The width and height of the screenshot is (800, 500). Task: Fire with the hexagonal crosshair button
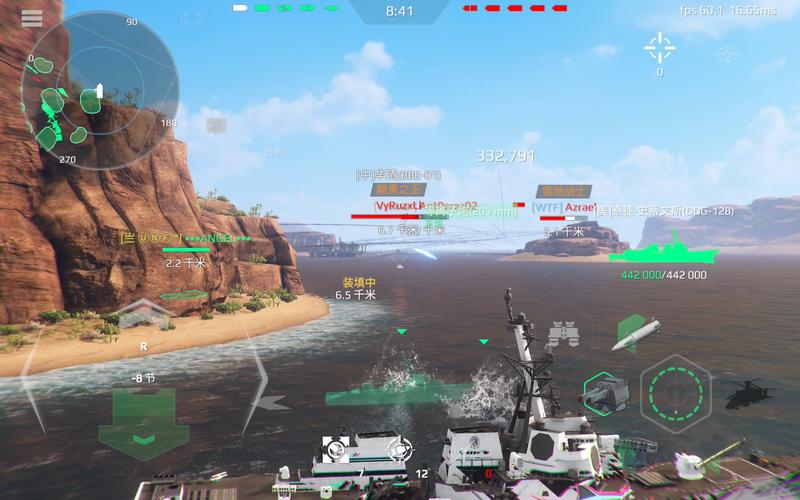pyautogui.click(x=675, y=391)
